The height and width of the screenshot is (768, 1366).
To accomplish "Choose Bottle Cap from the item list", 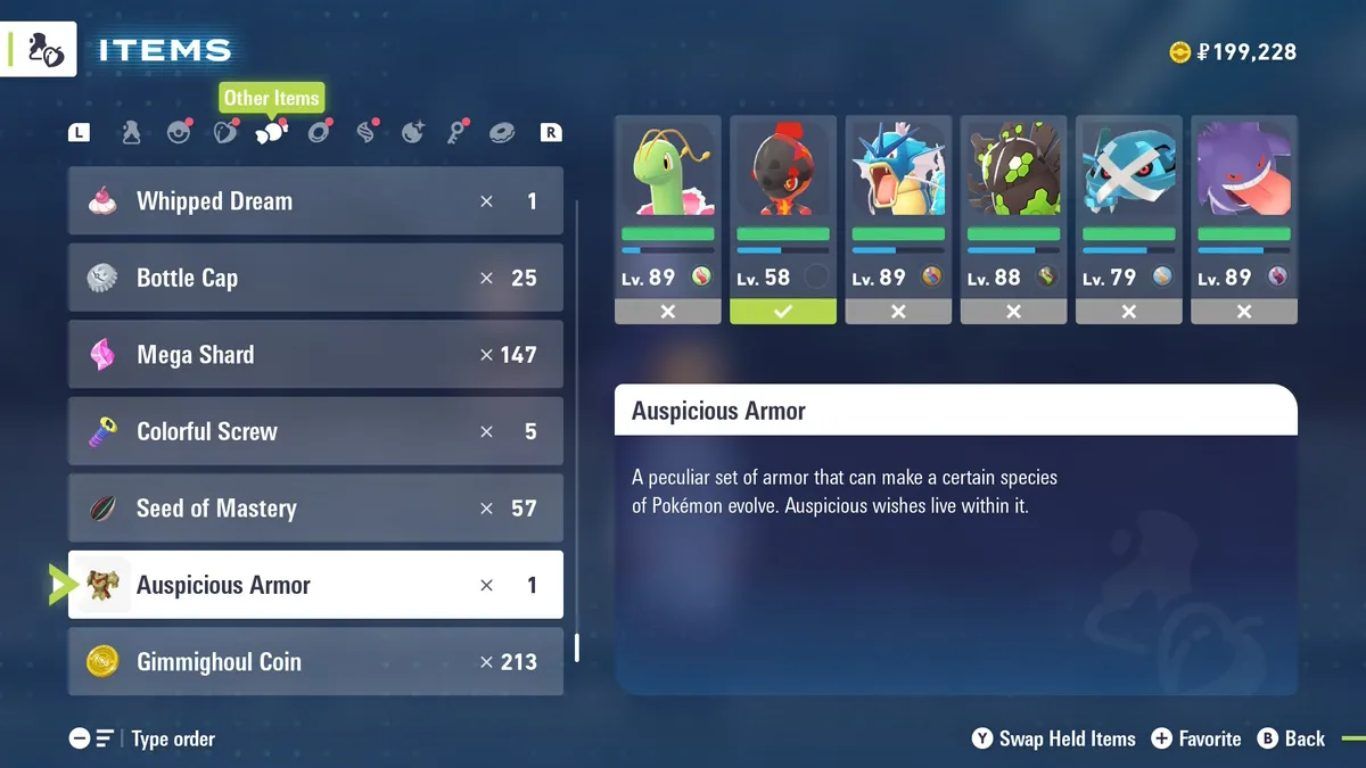I will coord(315,278).
